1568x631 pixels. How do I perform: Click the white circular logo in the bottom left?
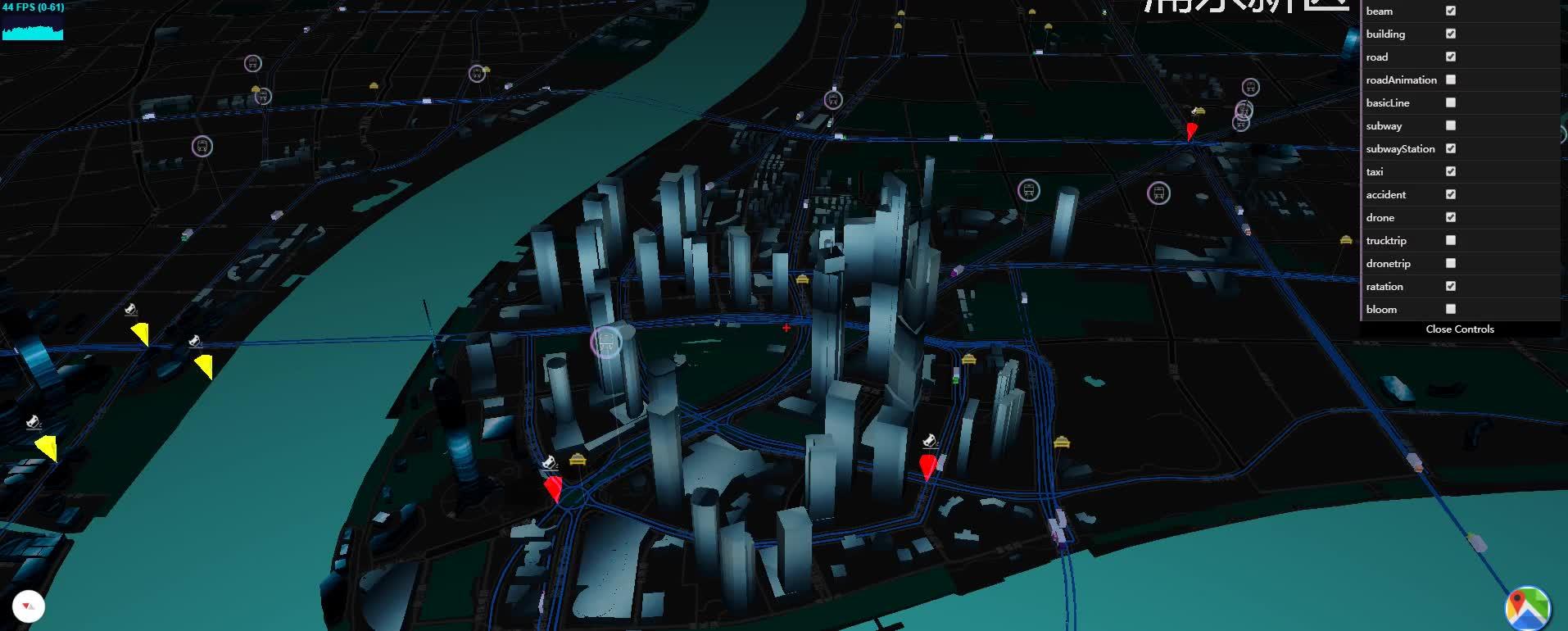pos(29,606)
